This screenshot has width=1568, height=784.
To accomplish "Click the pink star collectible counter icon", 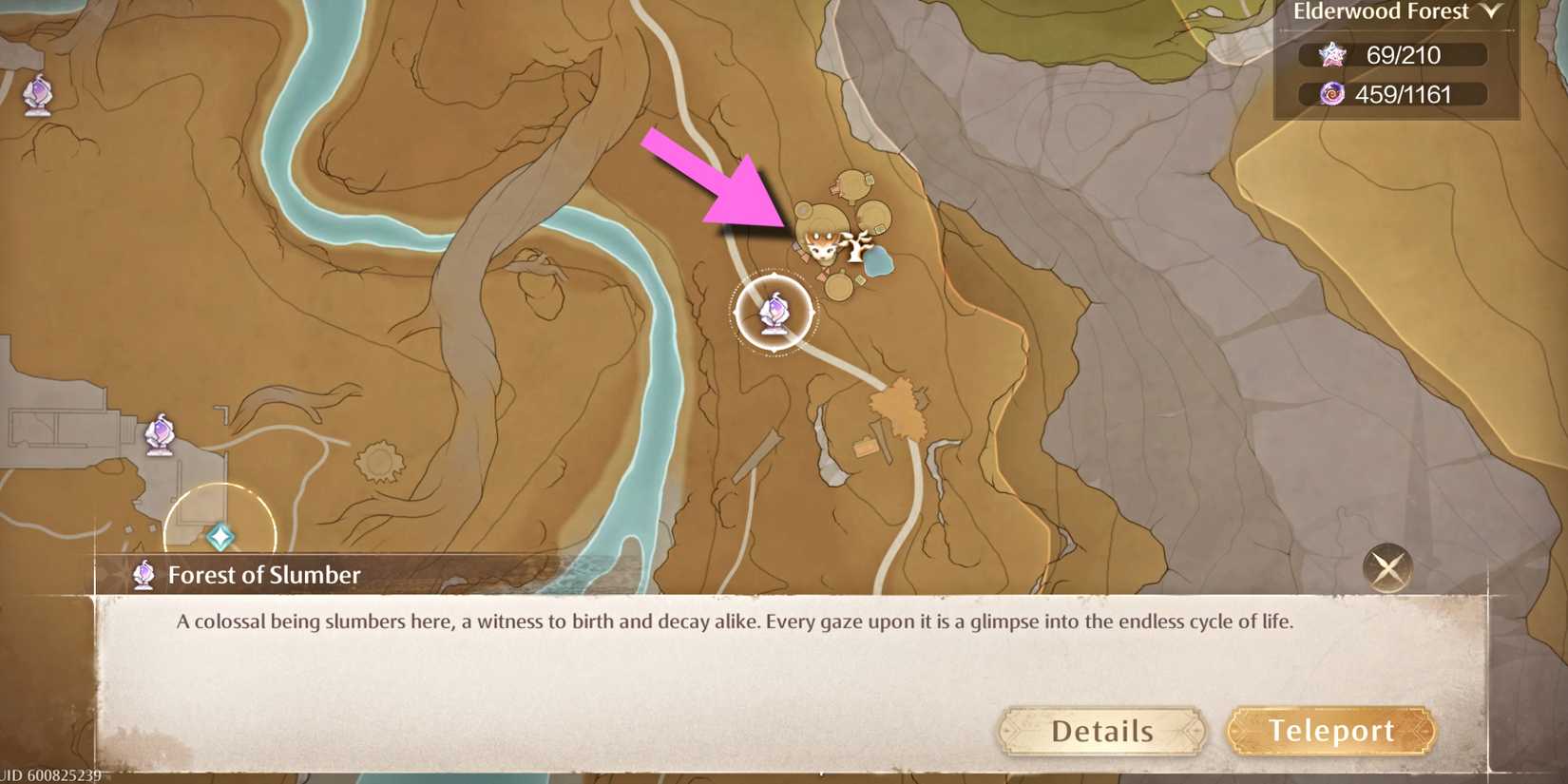I will [1333, 55].
